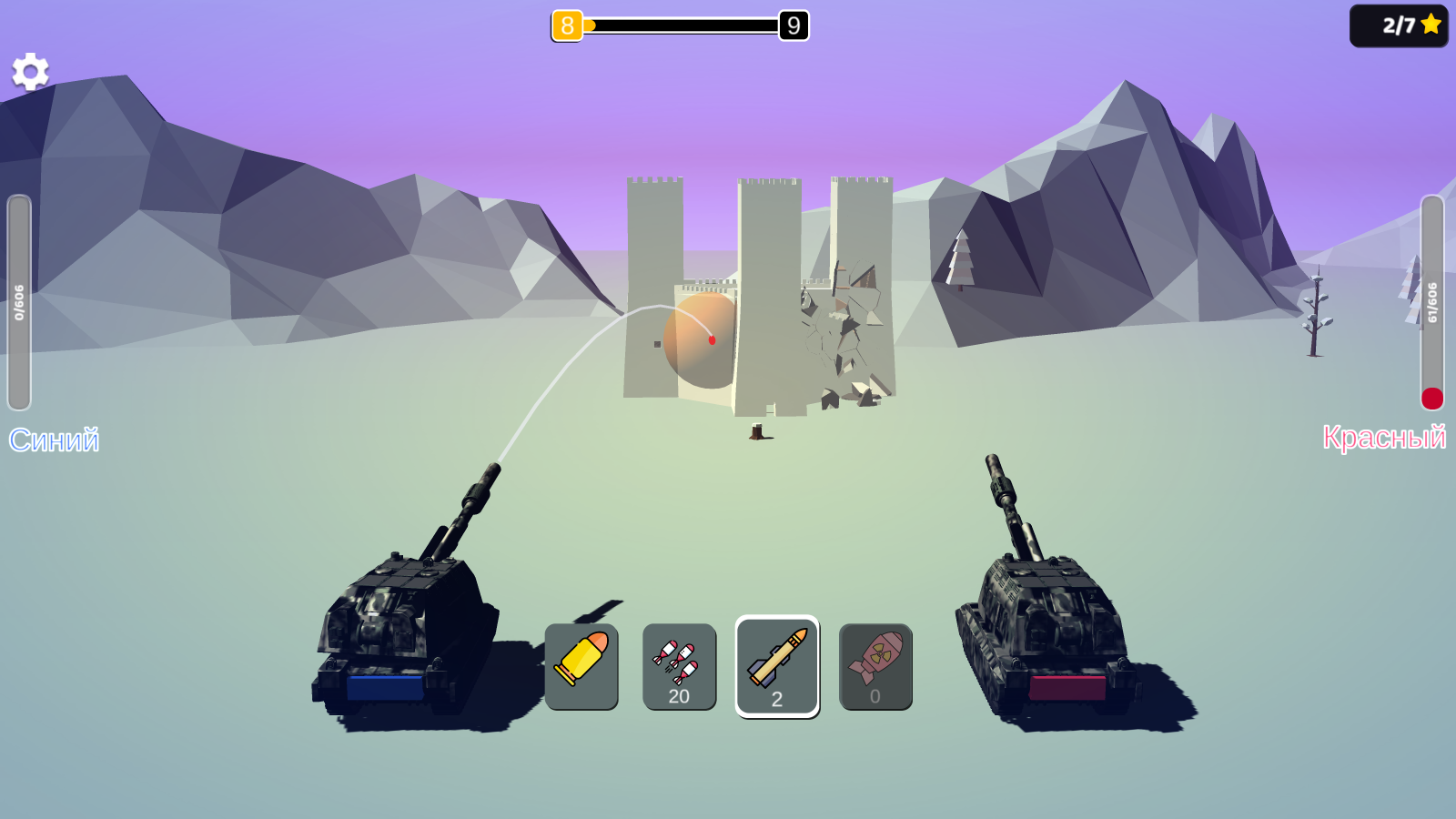This screenshot has width=1456, height=819.
Task: Select the cluster bombs ammo with 20 count
Action: pyautogui.click(x=679, y=665)
